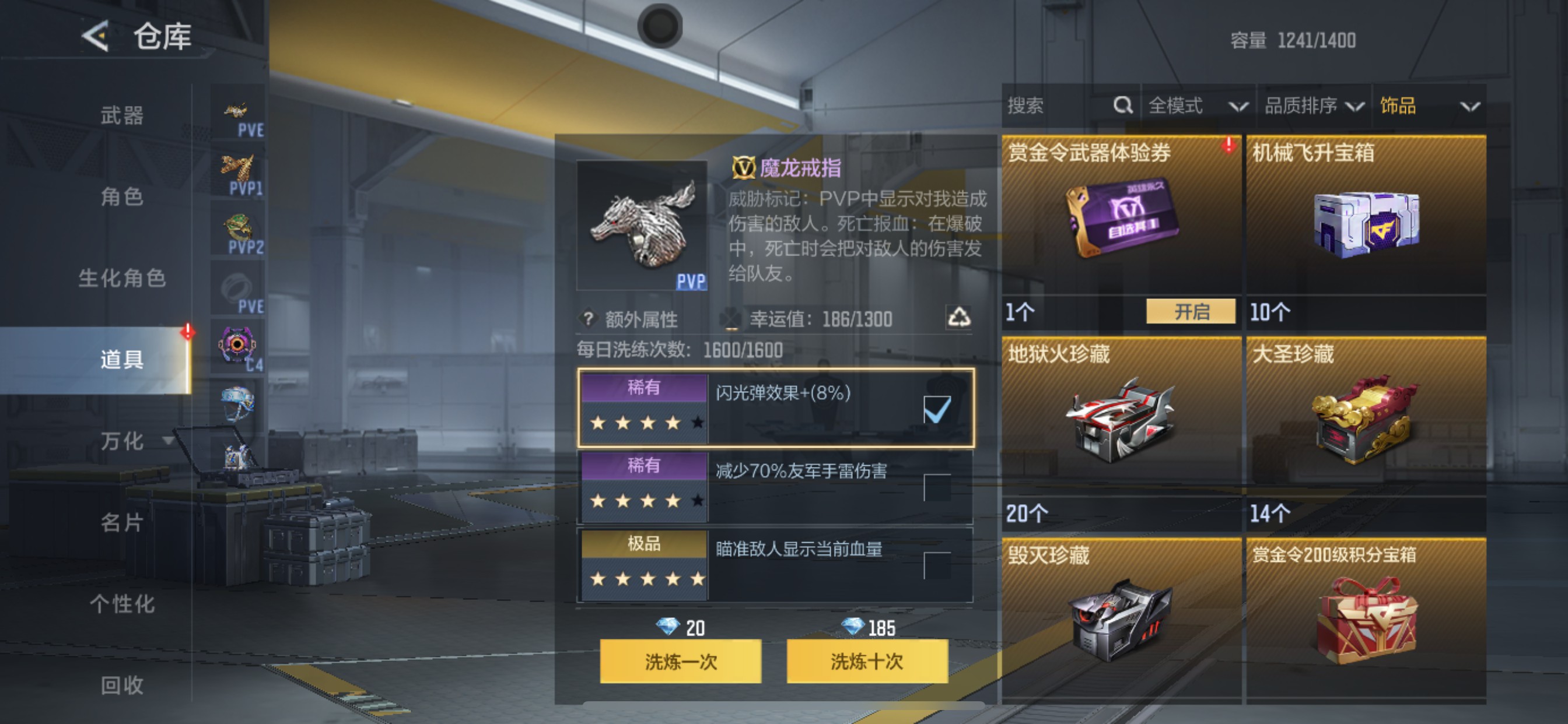Open the 饰品 filter dropdown
The width and height of the screenshot is (1568, 724).
[x=1433, y=105]
